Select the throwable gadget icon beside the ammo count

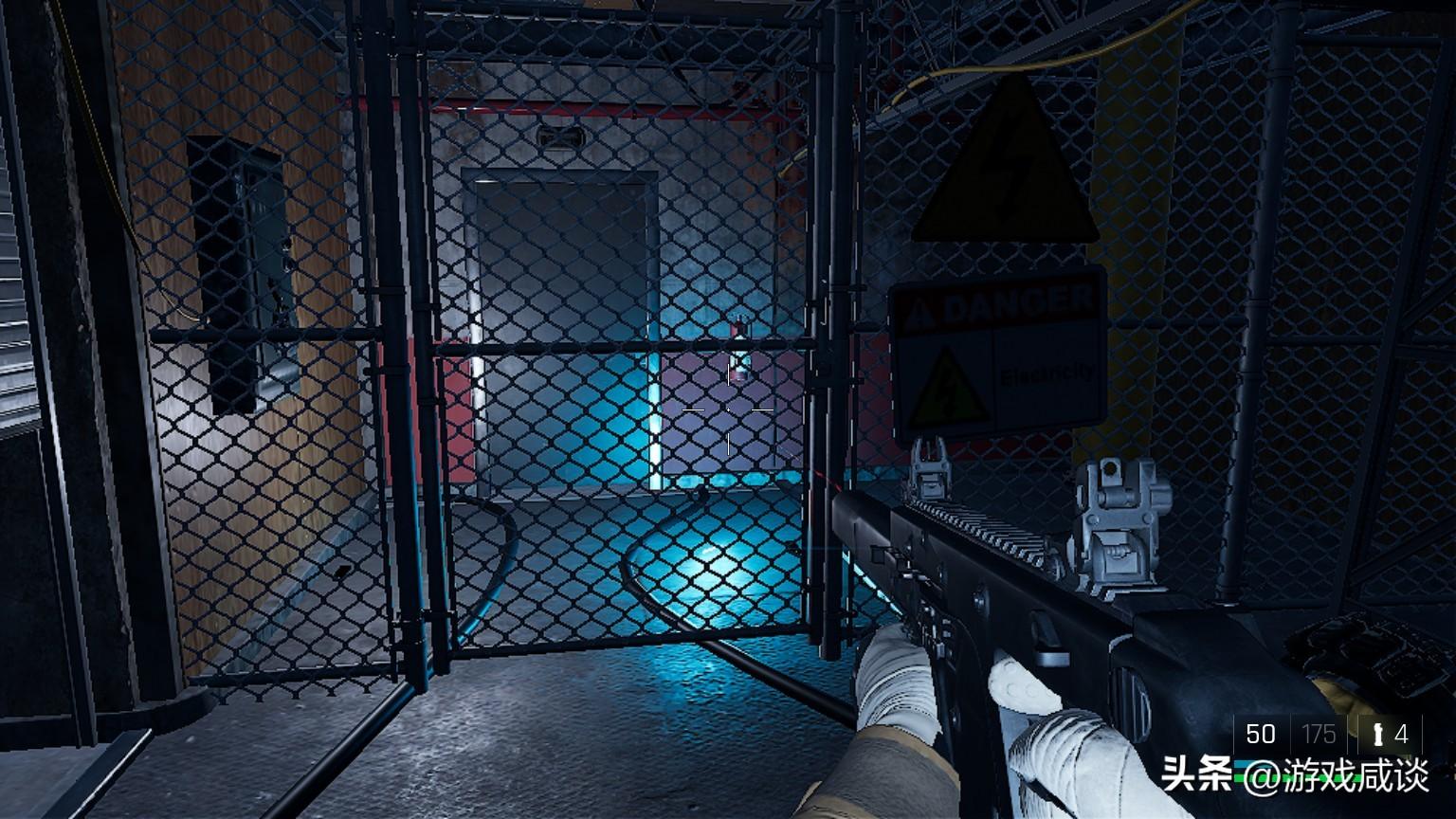tap(1377, 734)
